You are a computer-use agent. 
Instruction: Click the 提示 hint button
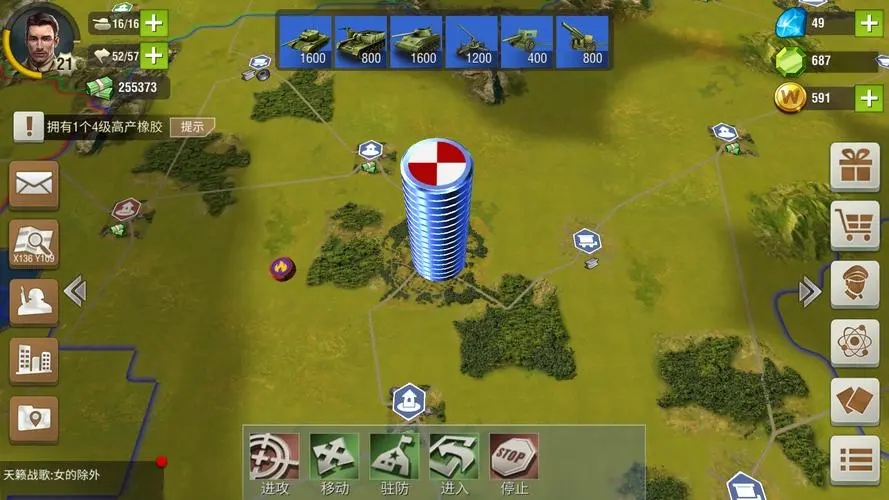[192, 126]
